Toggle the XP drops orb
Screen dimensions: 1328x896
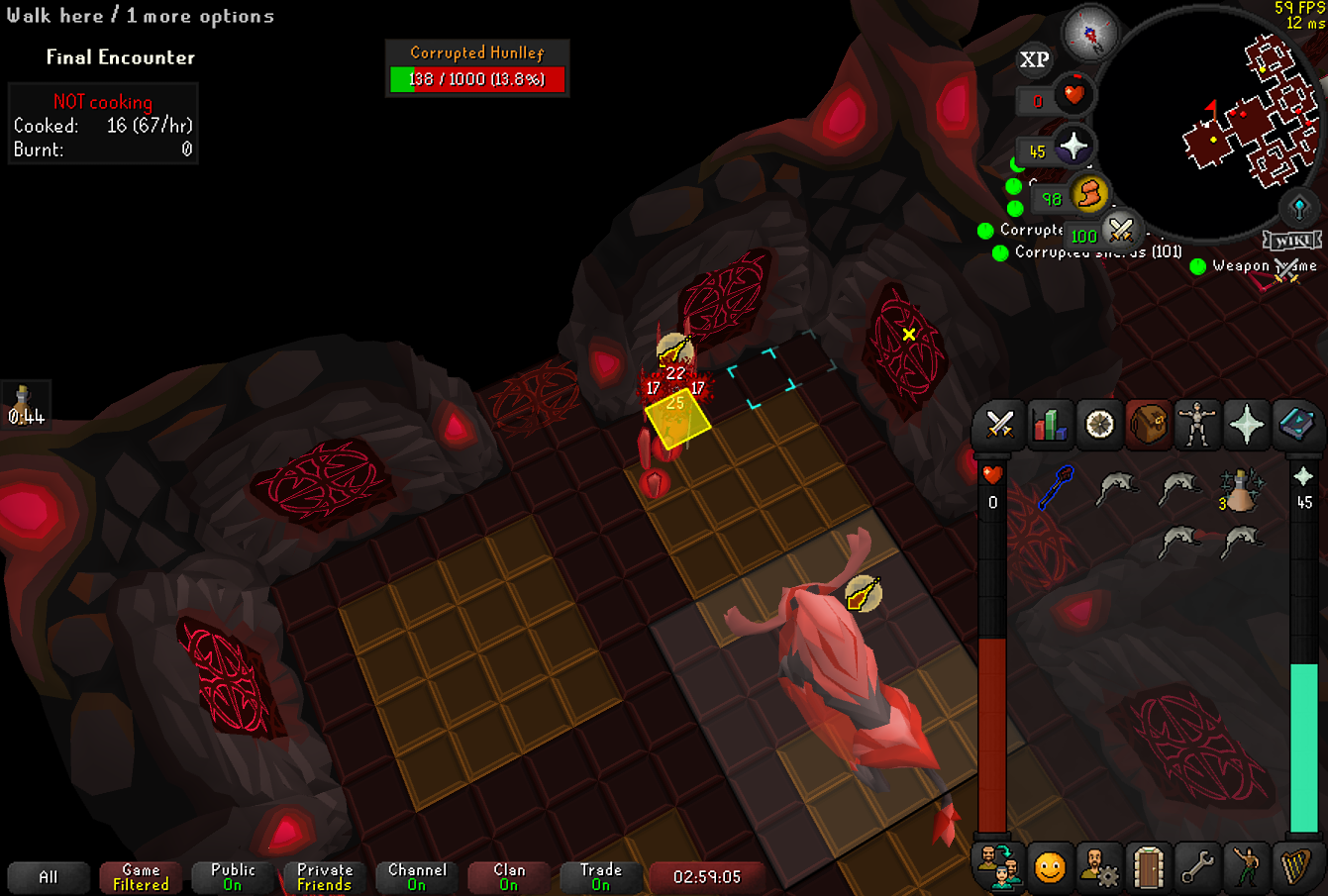(1034, 60)
